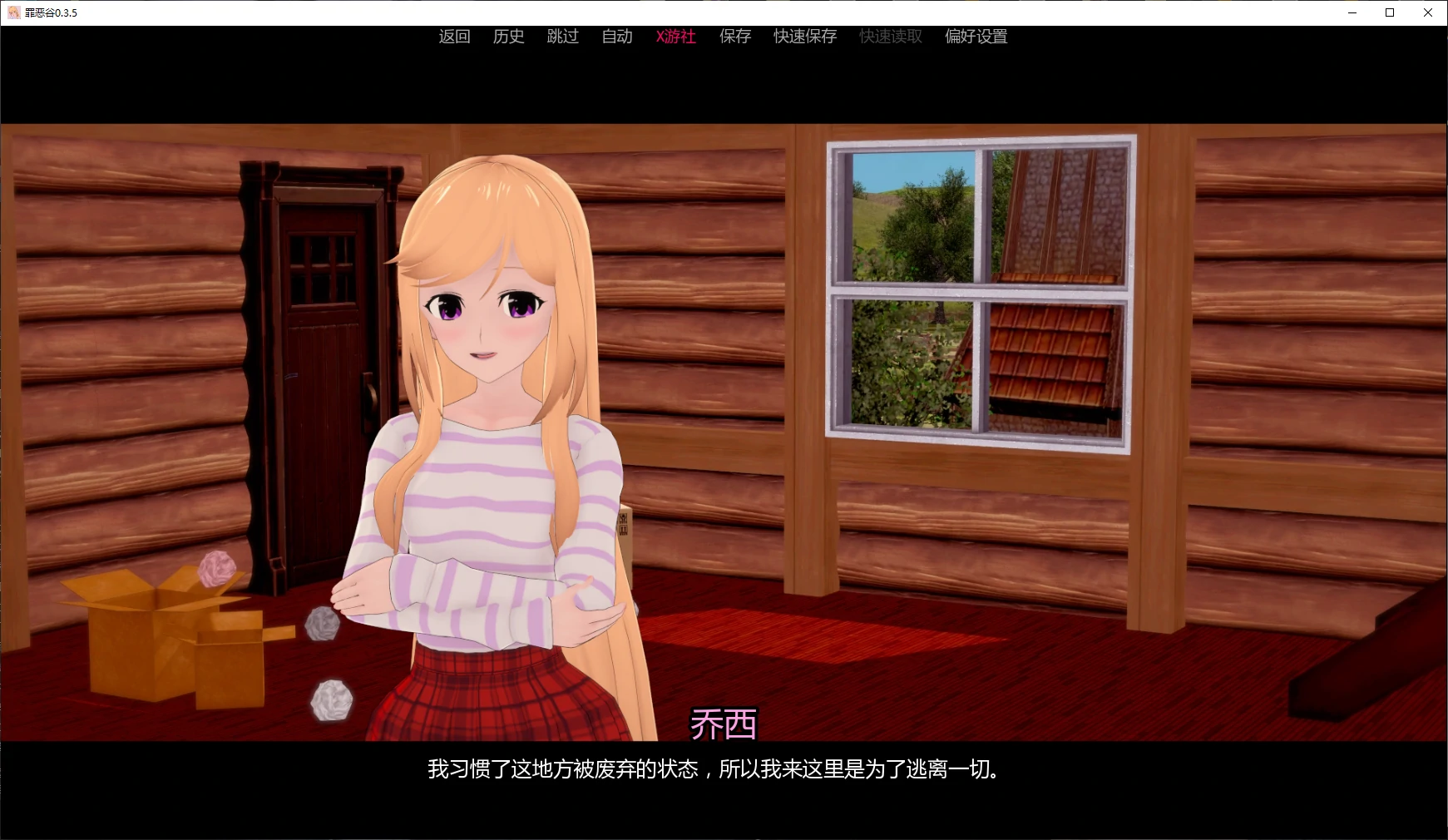Click 返回 to rewind dialogue

click(x=454, y=37)
